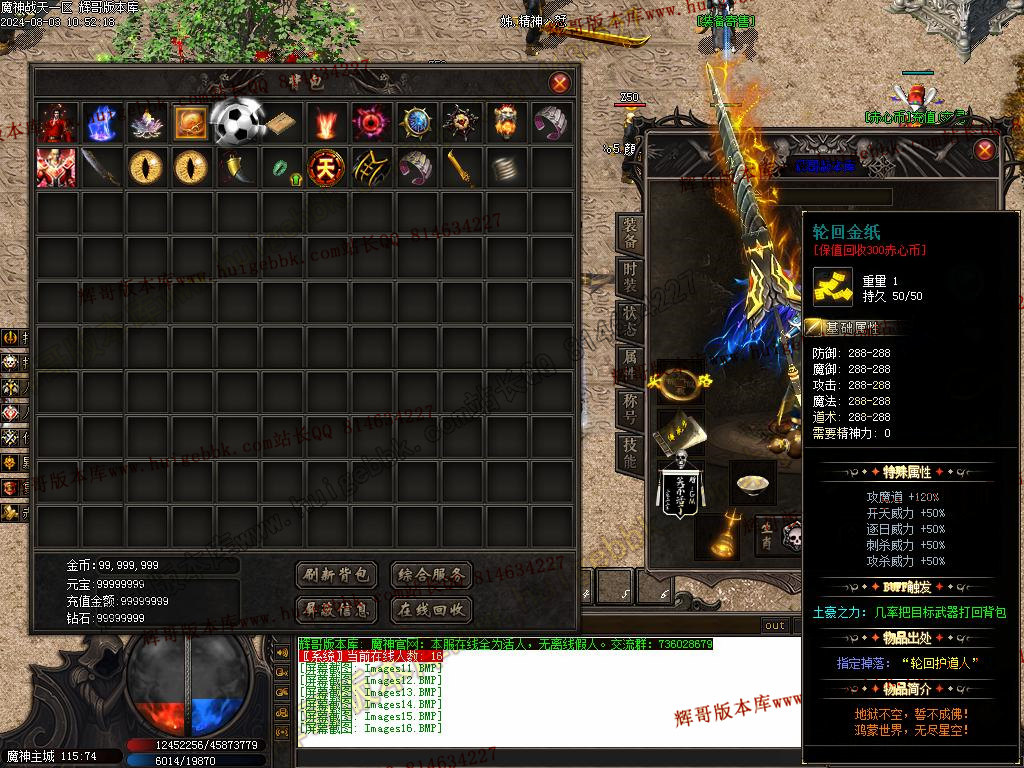Open the 状态 status tab
The image size is (1024, 768).
pyautogui.click(x=630, y=322)
